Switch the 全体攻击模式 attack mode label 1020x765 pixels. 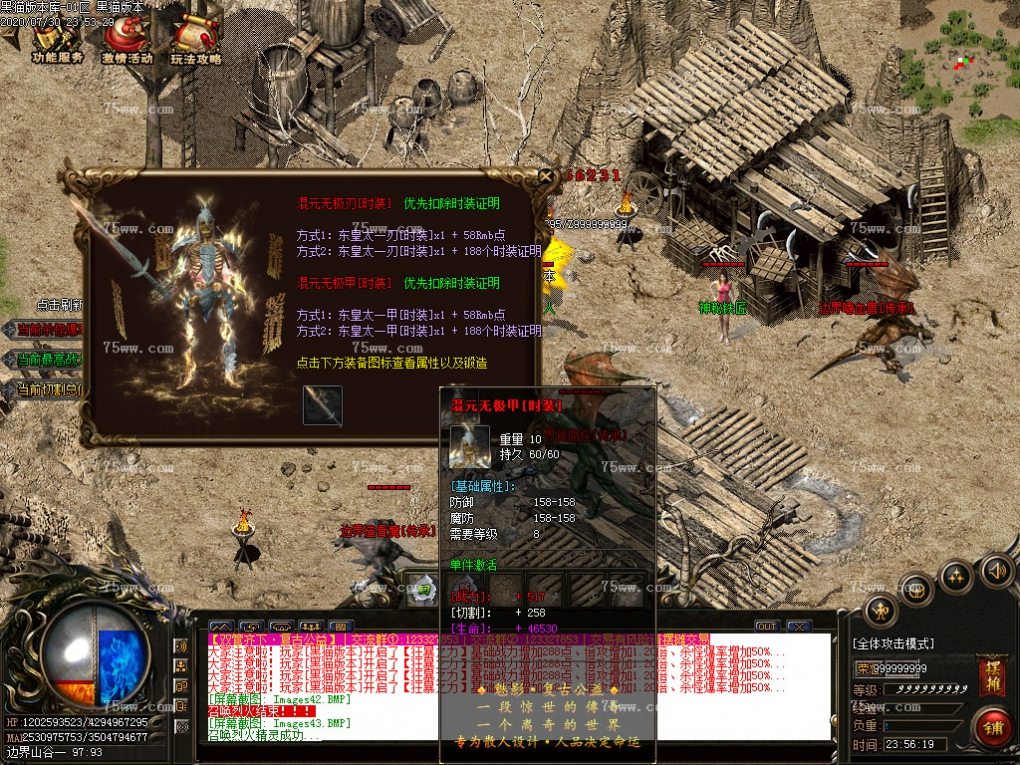tap(892, 644)
